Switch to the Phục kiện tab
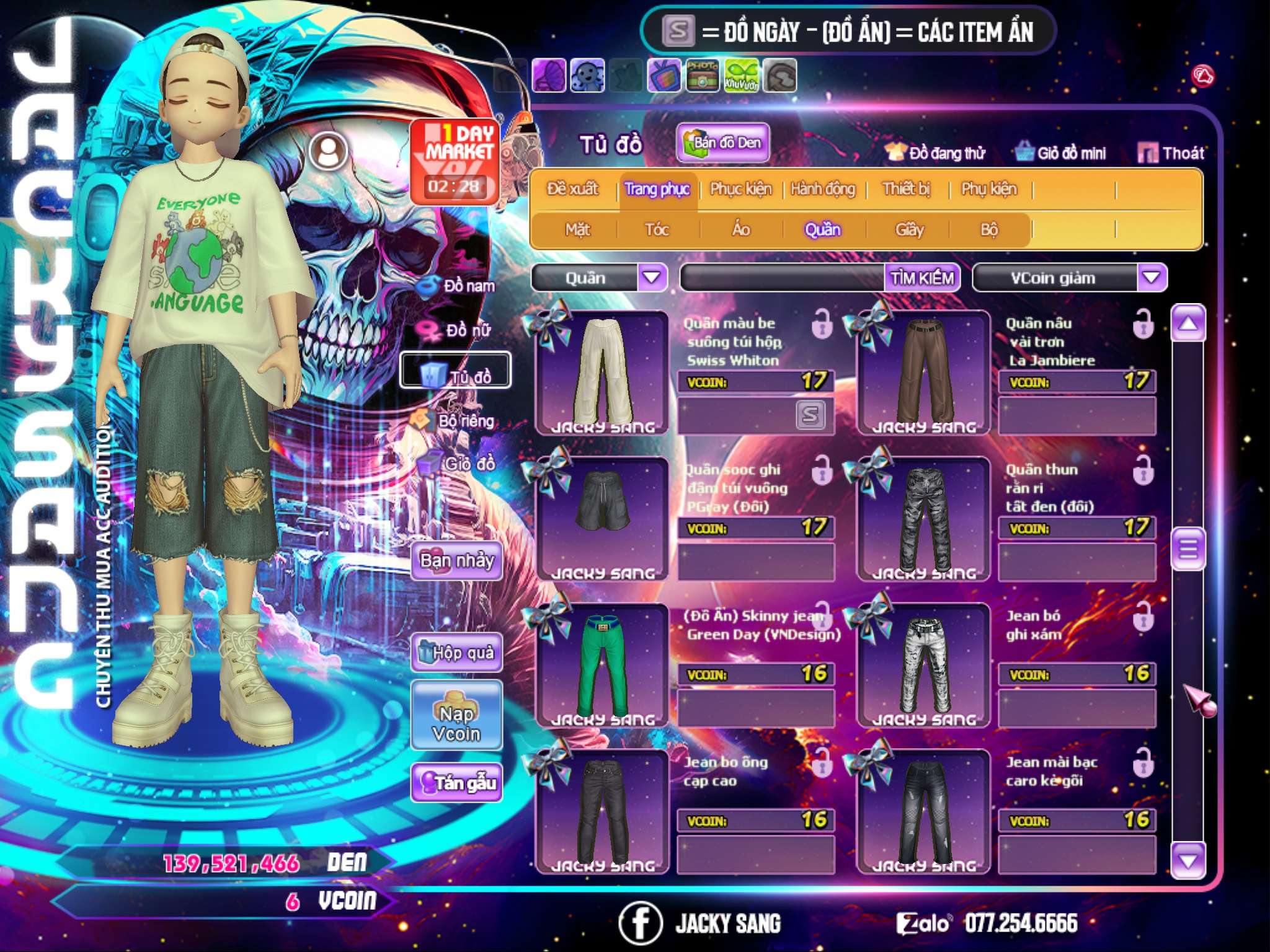The height and width of the screenshot is (952, 1270). (740, 189)
